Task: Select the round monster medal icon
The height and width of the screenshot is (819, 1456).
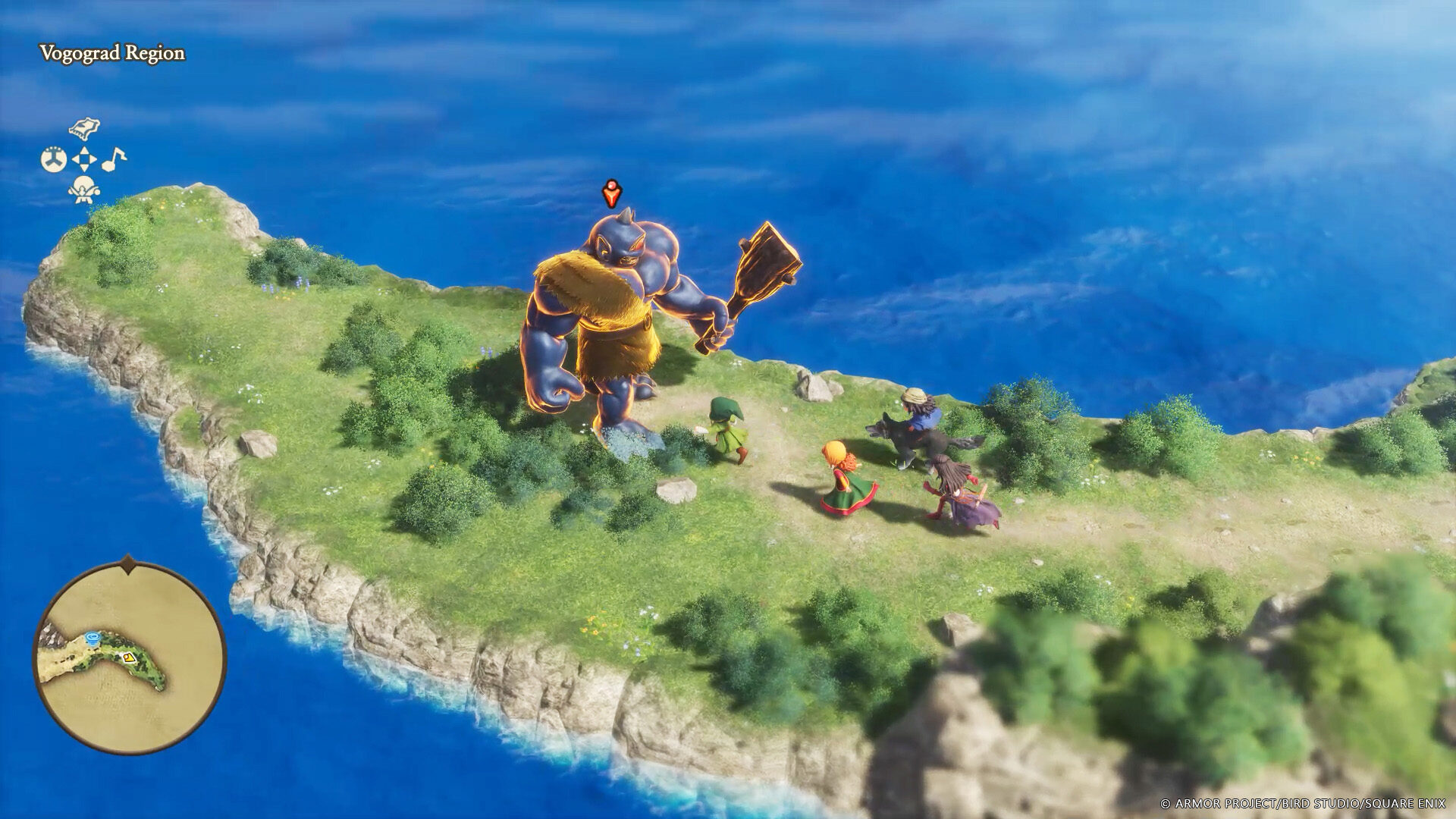Action: [54, 158]
